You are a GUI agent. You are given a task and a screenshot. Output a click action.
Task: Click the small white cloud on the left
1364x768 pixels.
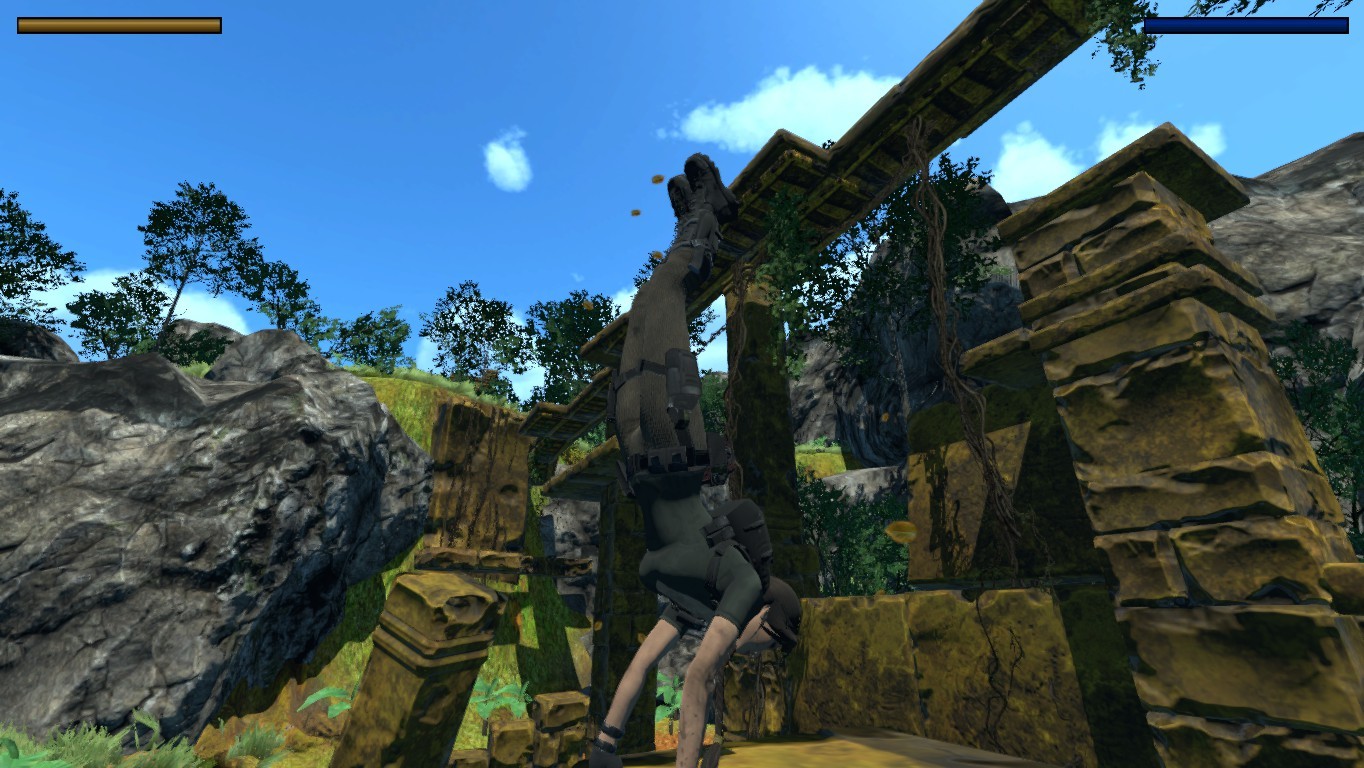(505, 165)
